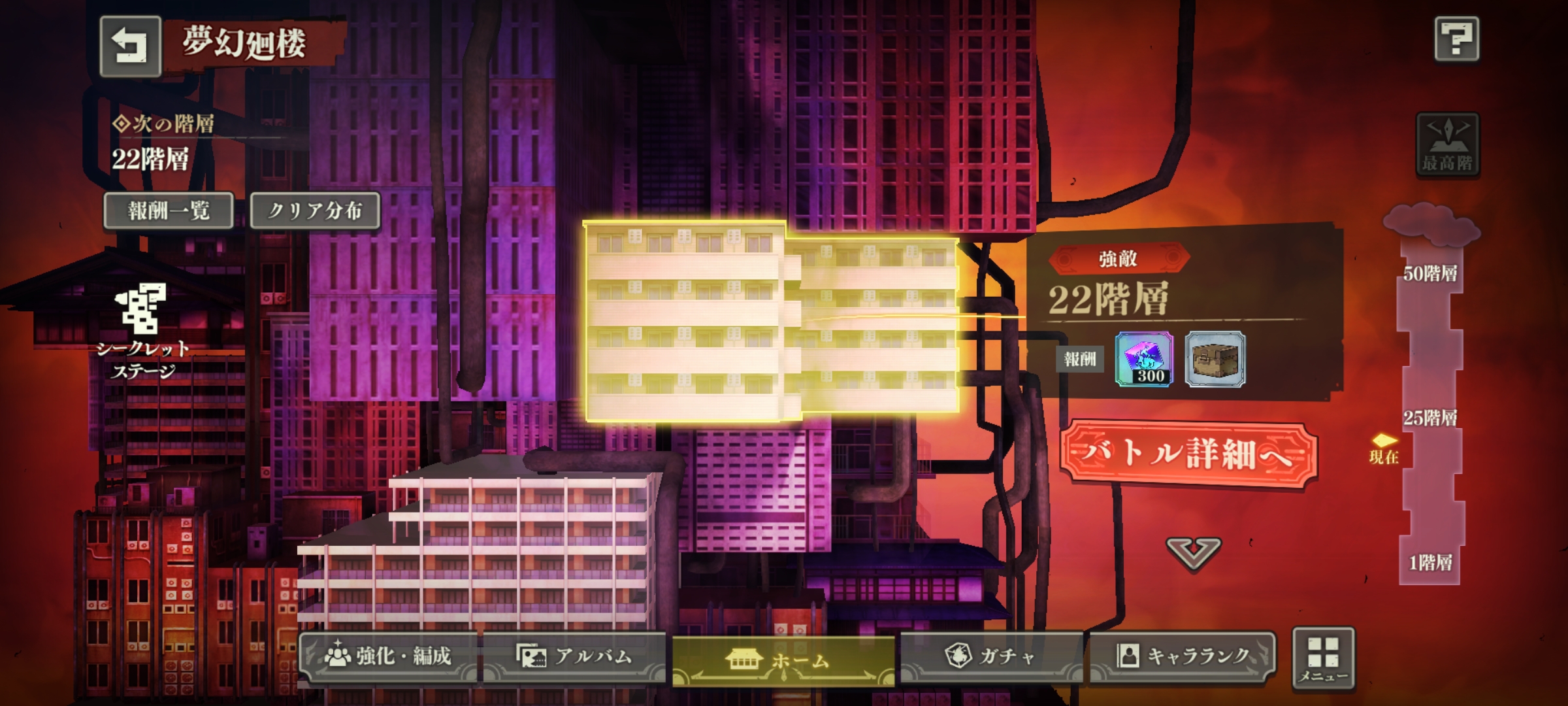
Task: Move down a floor with the chevron arrow
Action: 1193,554
